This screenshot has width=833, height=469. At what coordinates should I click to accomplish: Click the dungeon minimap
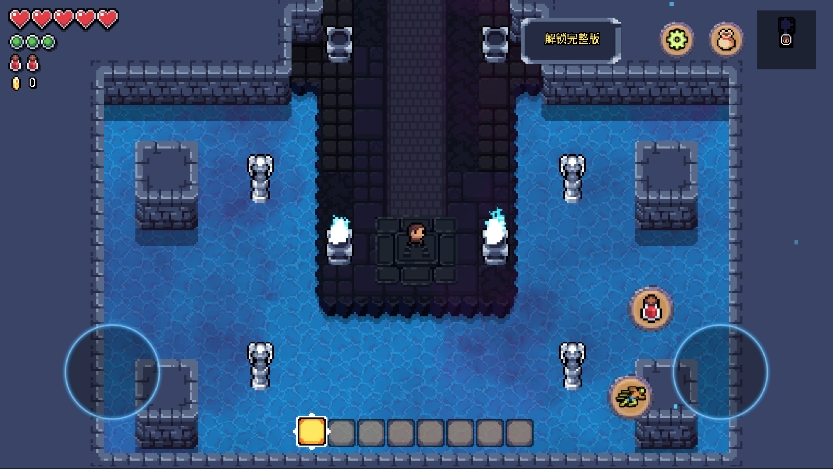[x=786, y=38]
